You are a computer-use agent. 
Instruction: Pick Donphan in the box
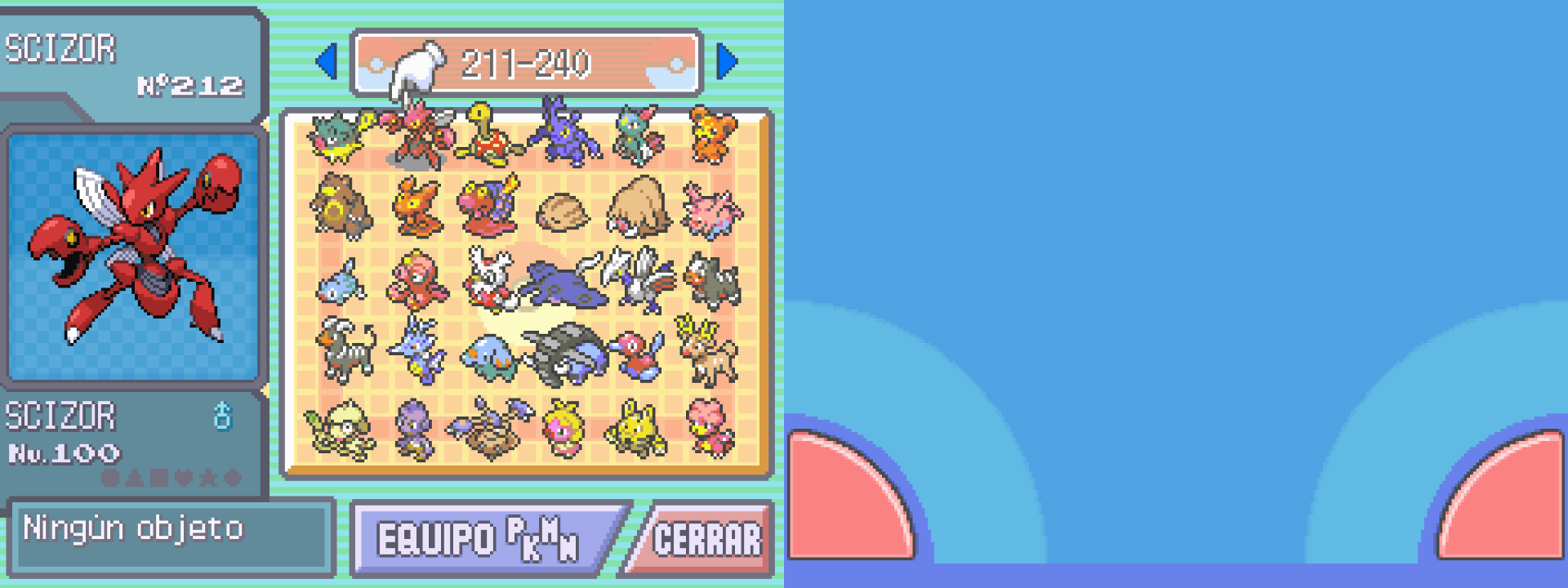(x=568, y=353)
